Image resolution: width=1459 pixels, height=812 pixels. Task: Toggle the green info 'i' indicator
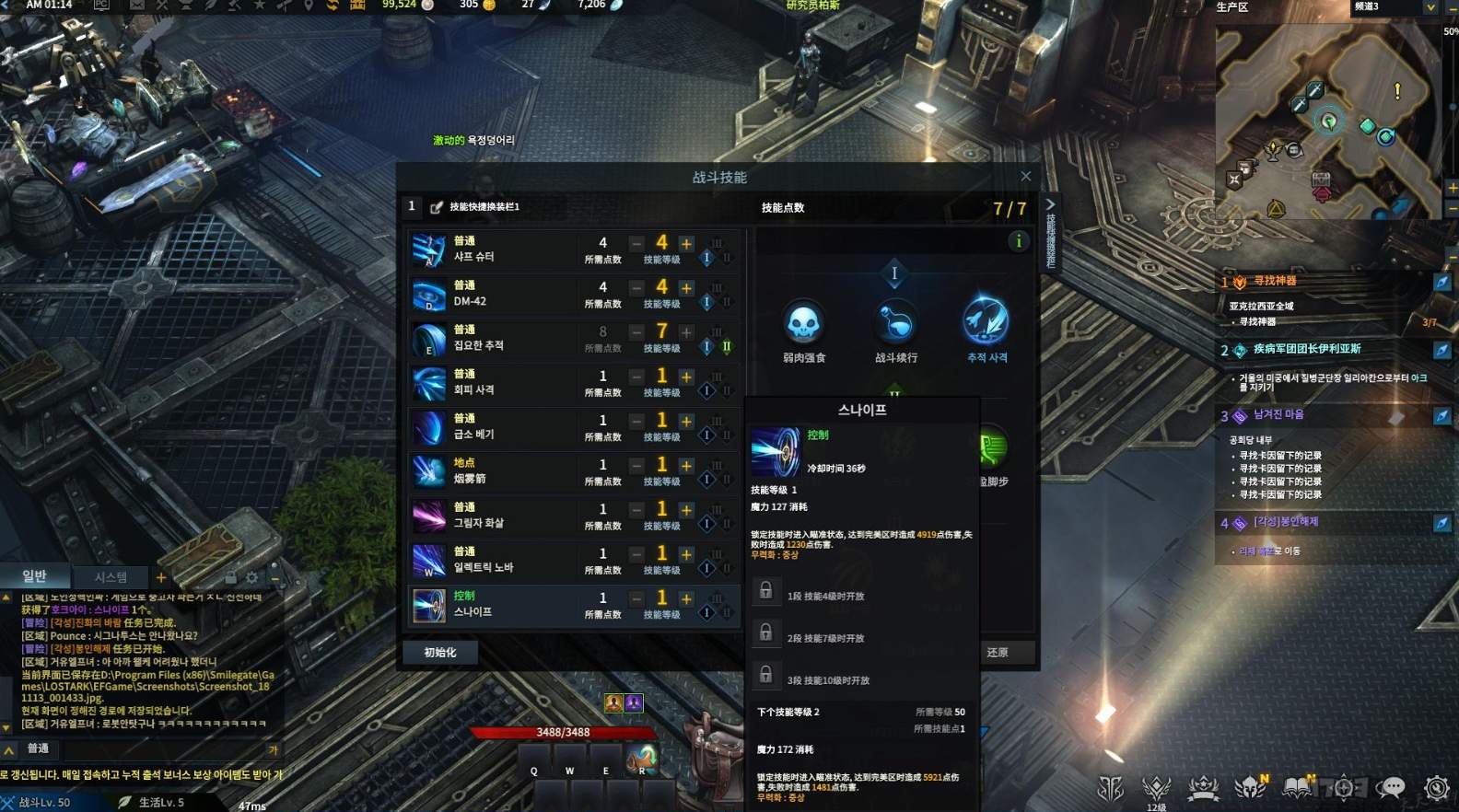tap(1018, 241)
